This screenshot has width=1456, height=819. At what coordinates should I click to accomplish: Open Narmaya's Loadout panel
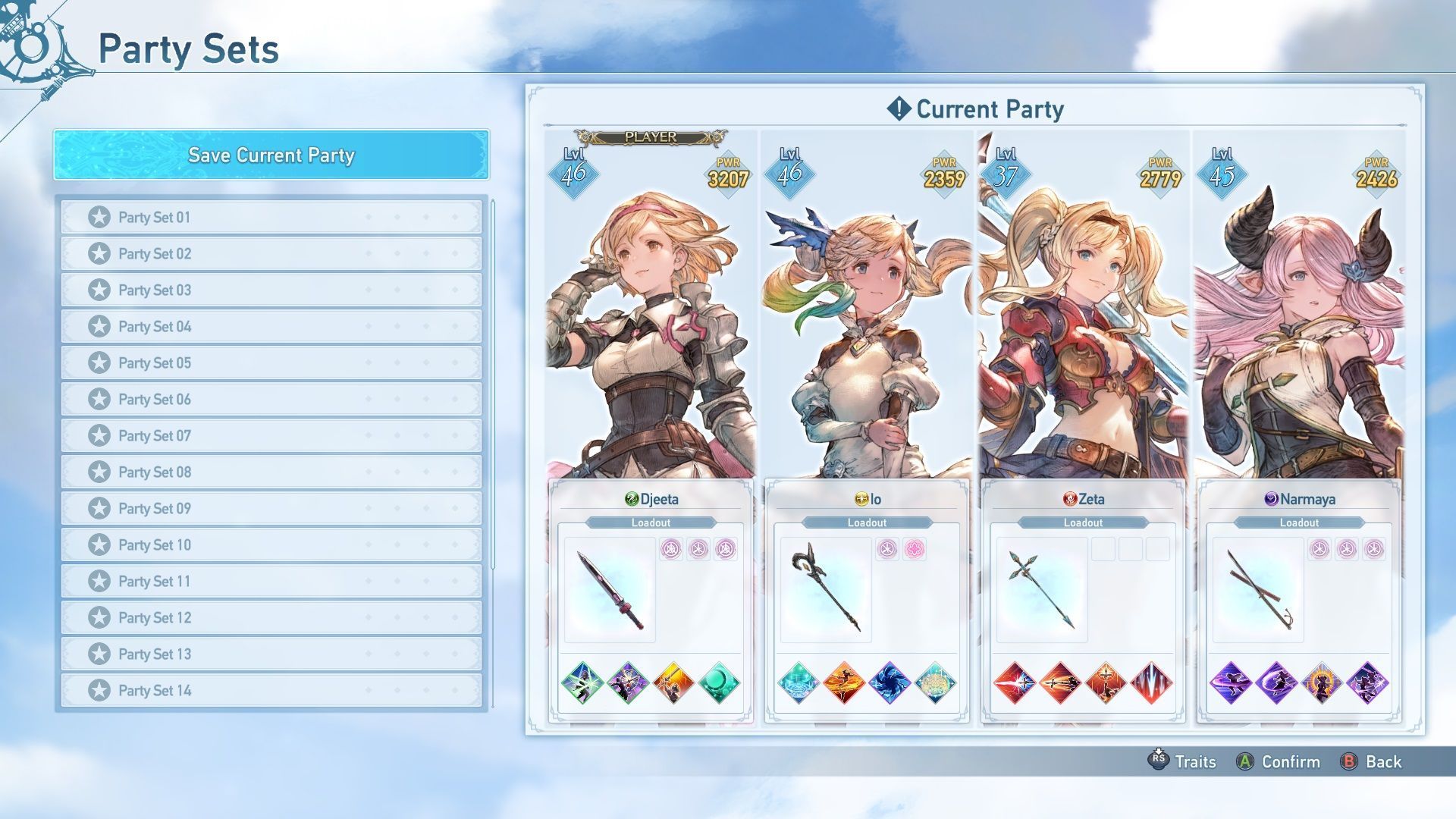[1299, 522]
